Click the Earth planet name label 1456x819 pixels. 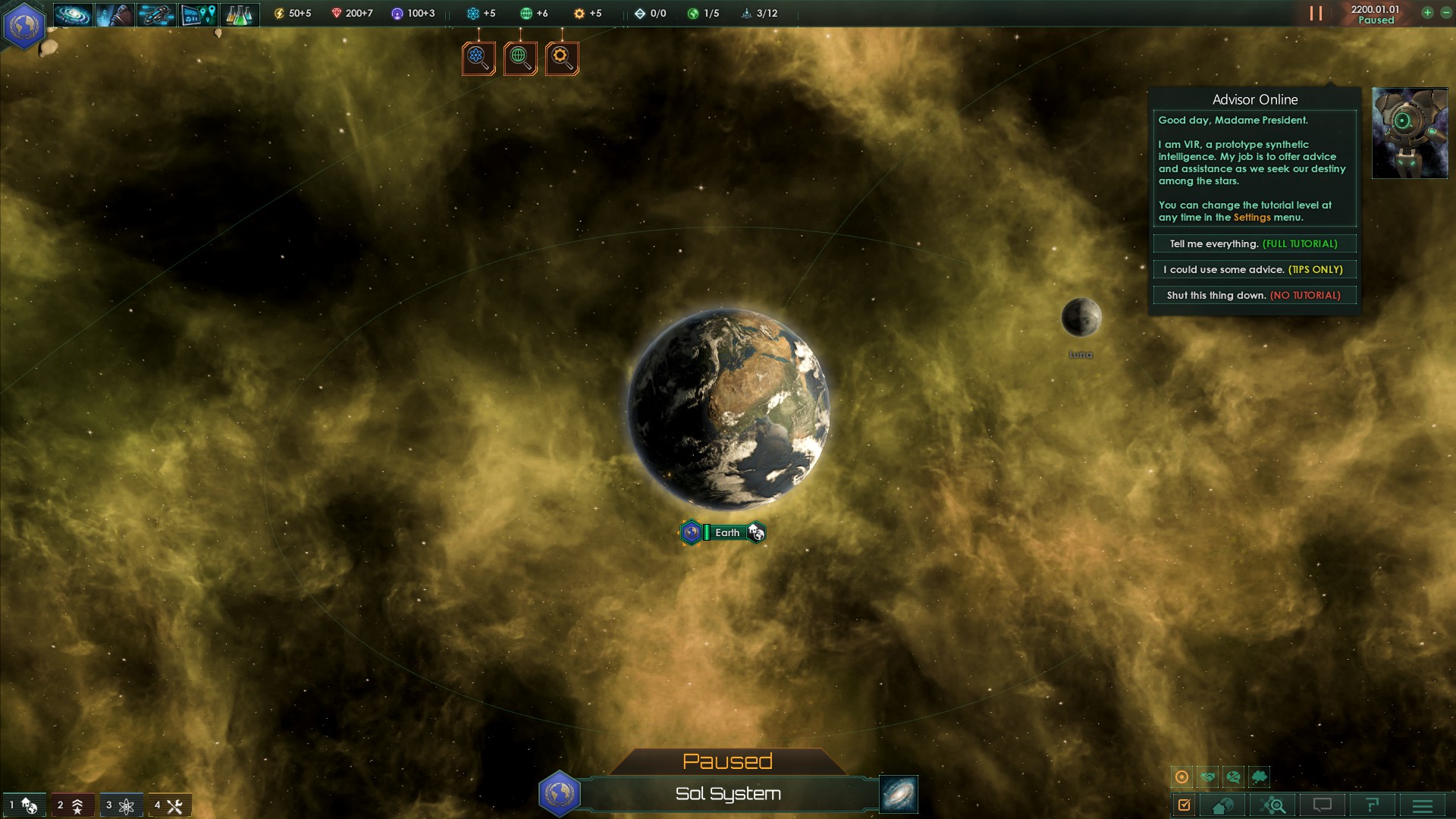coord(726,533)
